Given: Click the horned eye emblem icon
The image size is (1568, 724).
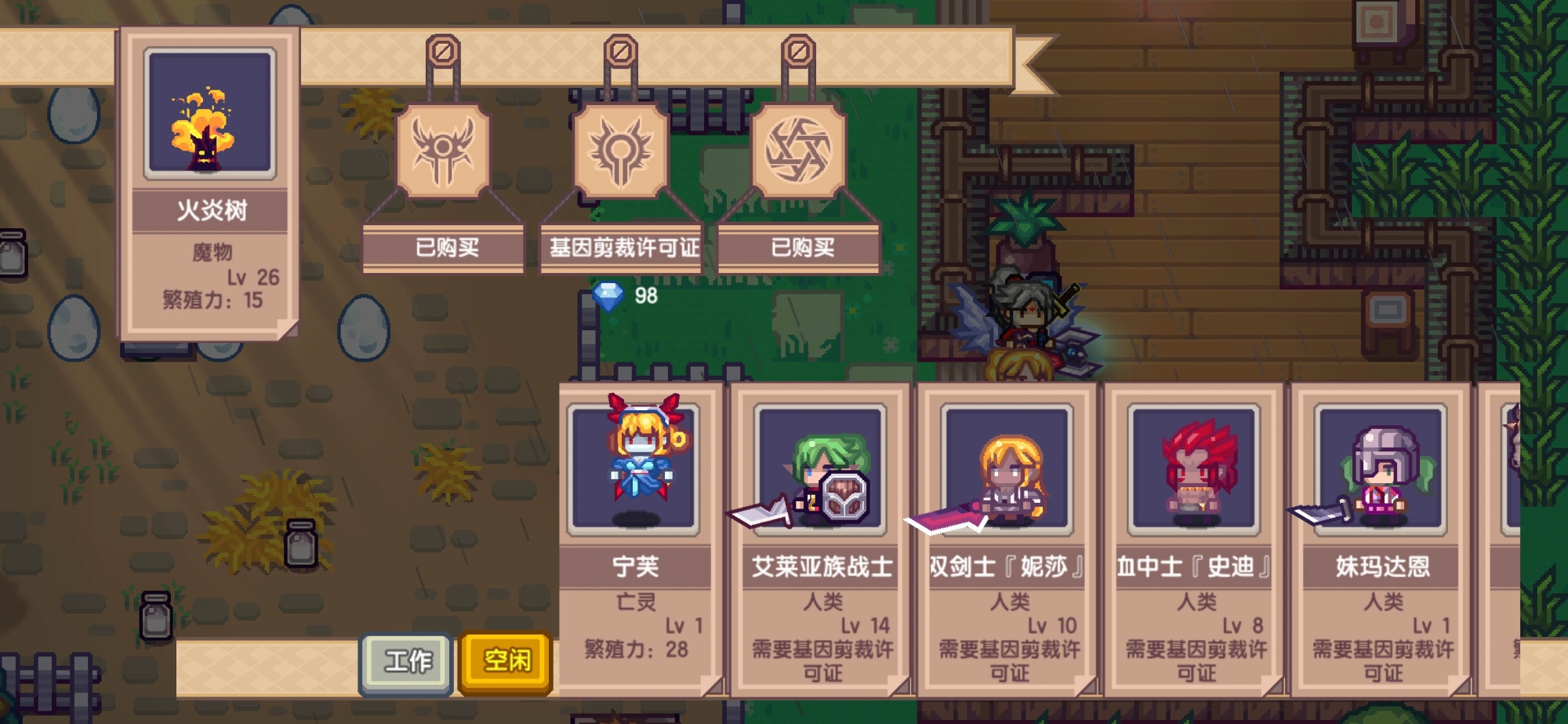Looking at the screenshot, I should tap(444, 151).
